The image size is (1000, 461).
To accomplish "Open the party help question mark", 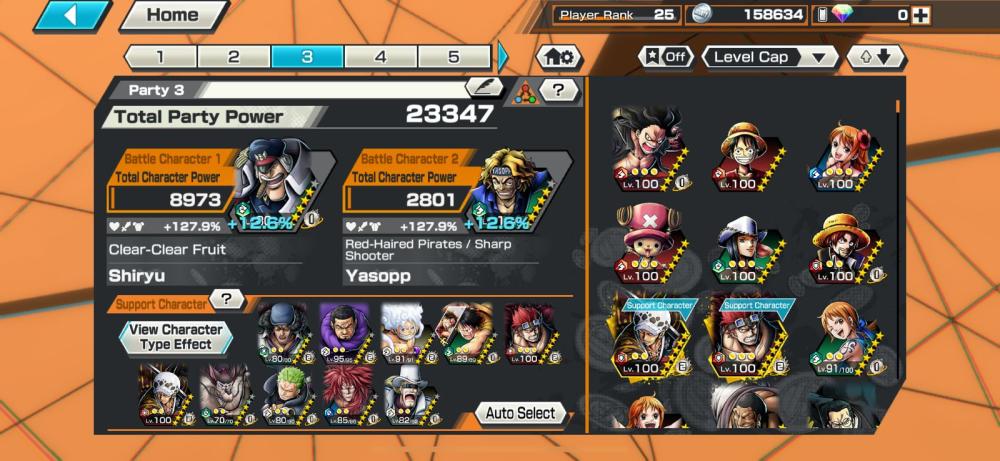I will [559, 91].
